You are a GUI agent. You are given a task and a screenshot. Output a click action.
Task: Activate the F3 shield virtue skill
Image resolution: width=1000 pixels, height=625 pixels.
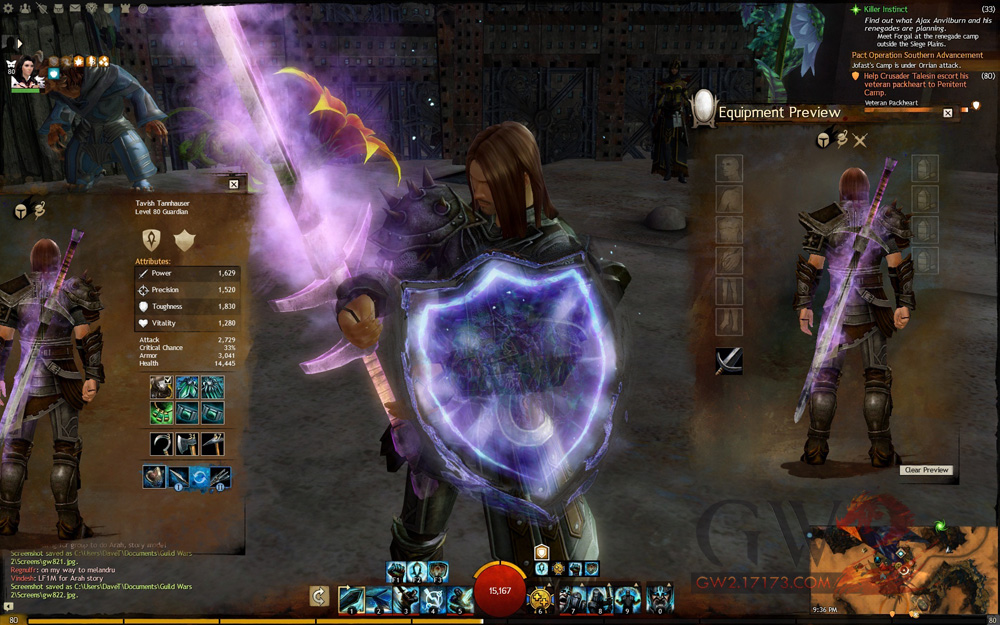point(437,571)
